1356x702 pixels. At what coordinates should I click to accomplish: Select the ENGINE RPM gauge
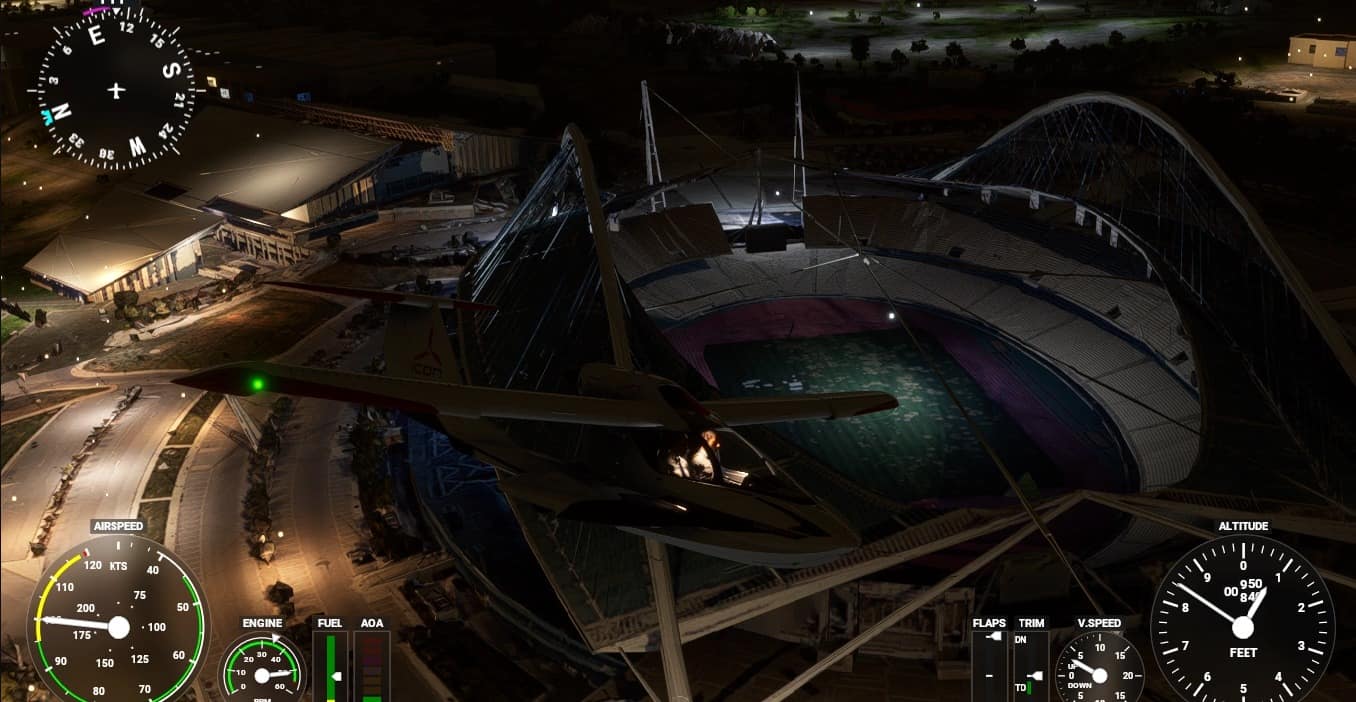point(262,672)
